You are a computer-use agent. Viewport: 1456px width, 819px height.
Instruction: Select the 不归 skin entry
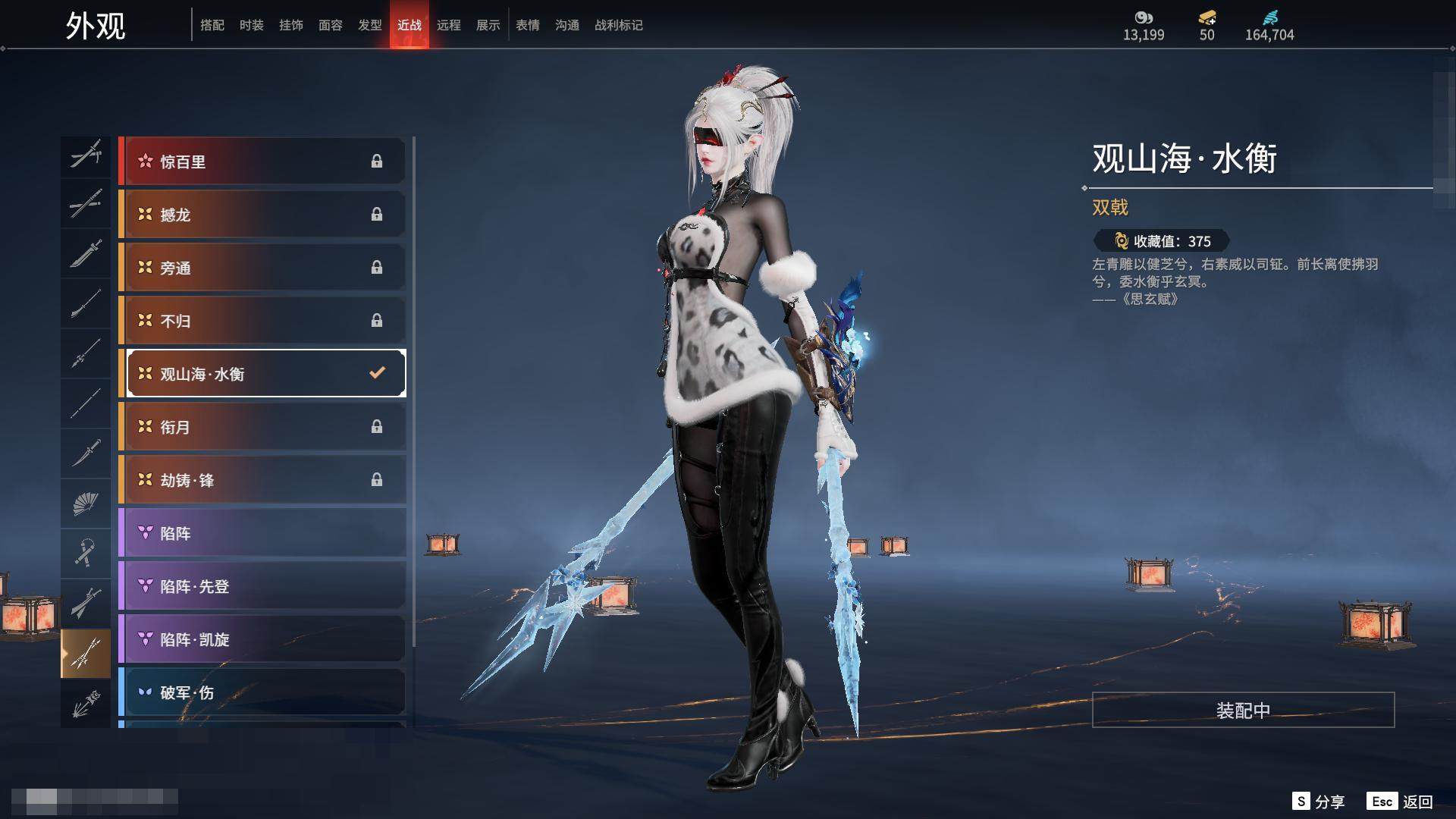pos(262,321)
